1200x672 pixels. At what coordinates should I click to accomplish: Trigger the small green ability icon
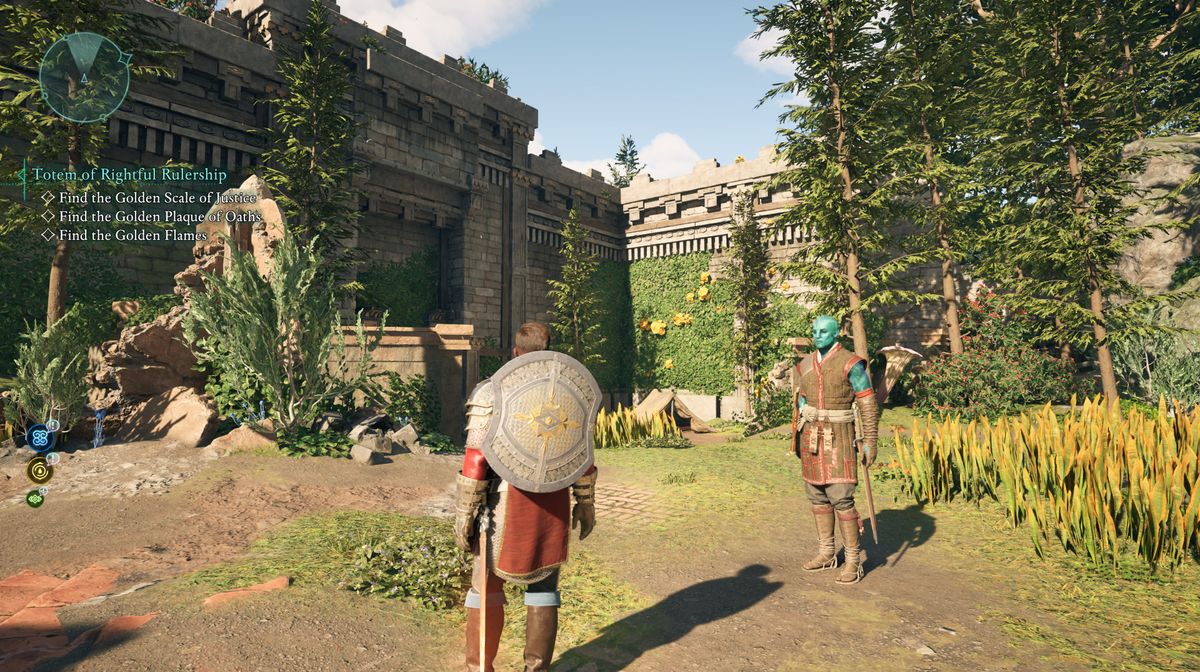(x=35, y=497)
